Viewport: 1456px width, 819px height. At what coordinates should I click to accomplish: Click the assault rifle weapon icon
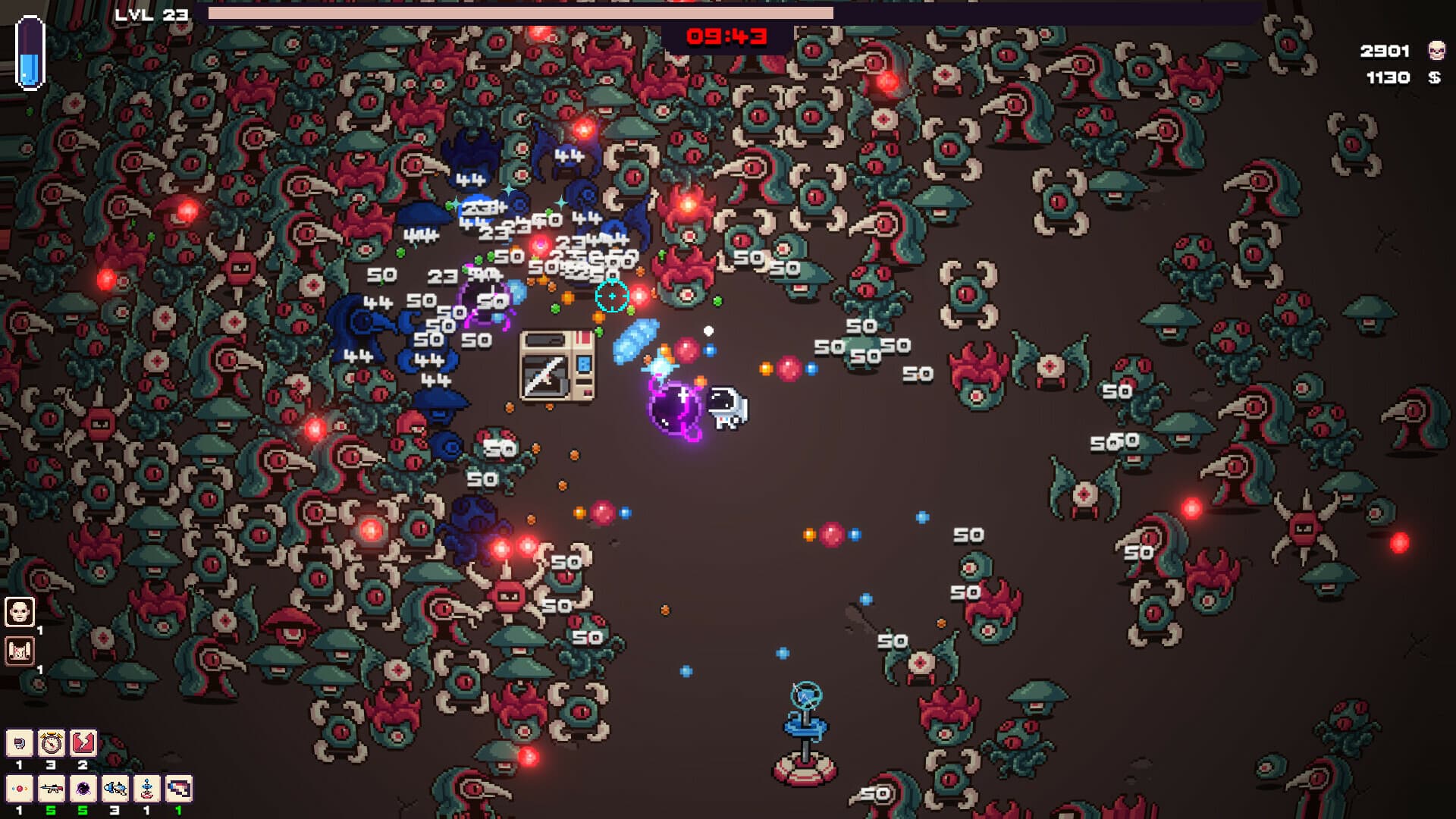coord(52,789)
